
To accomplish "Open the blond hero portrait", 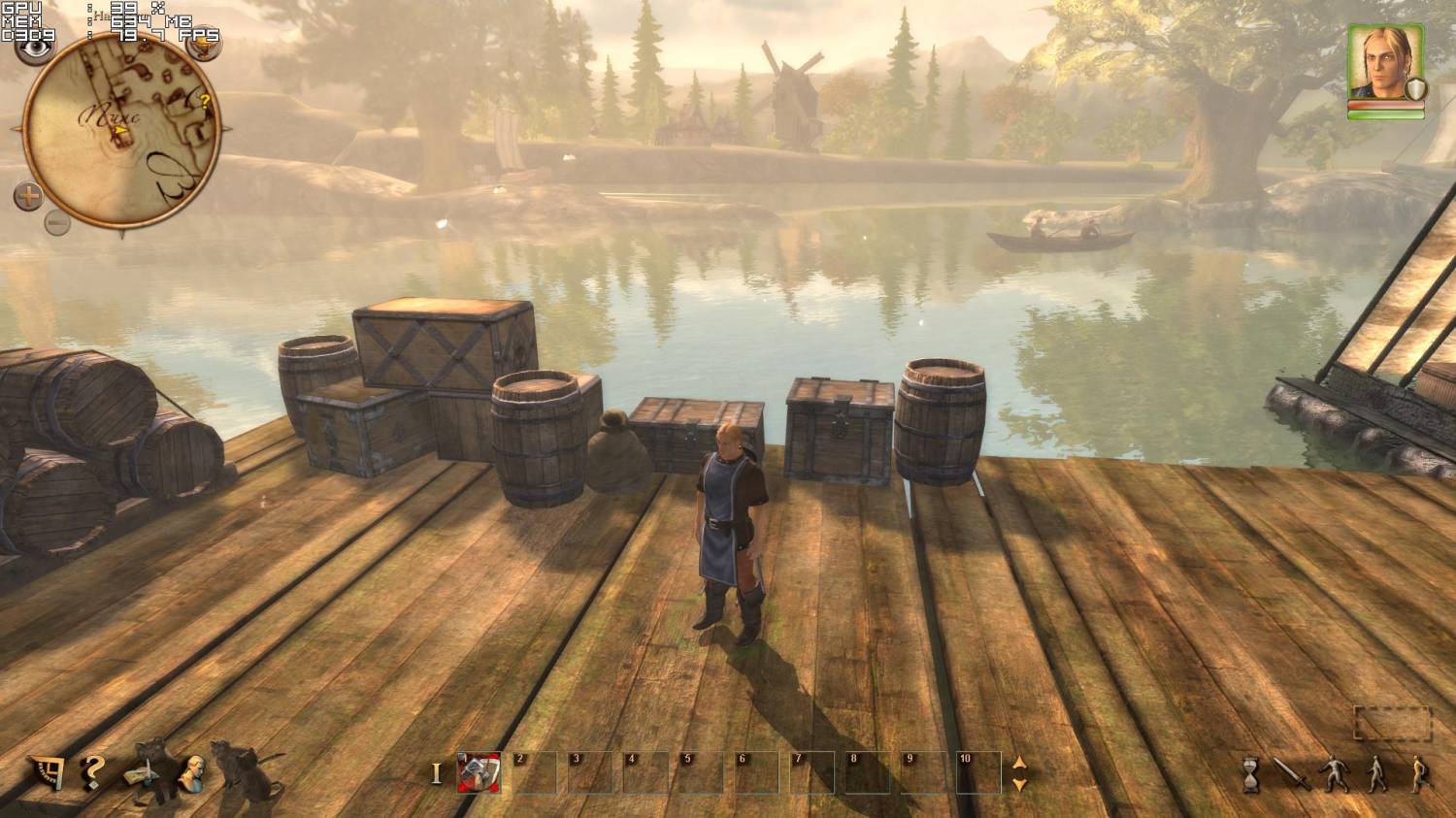I will [x=1383, y=60].
